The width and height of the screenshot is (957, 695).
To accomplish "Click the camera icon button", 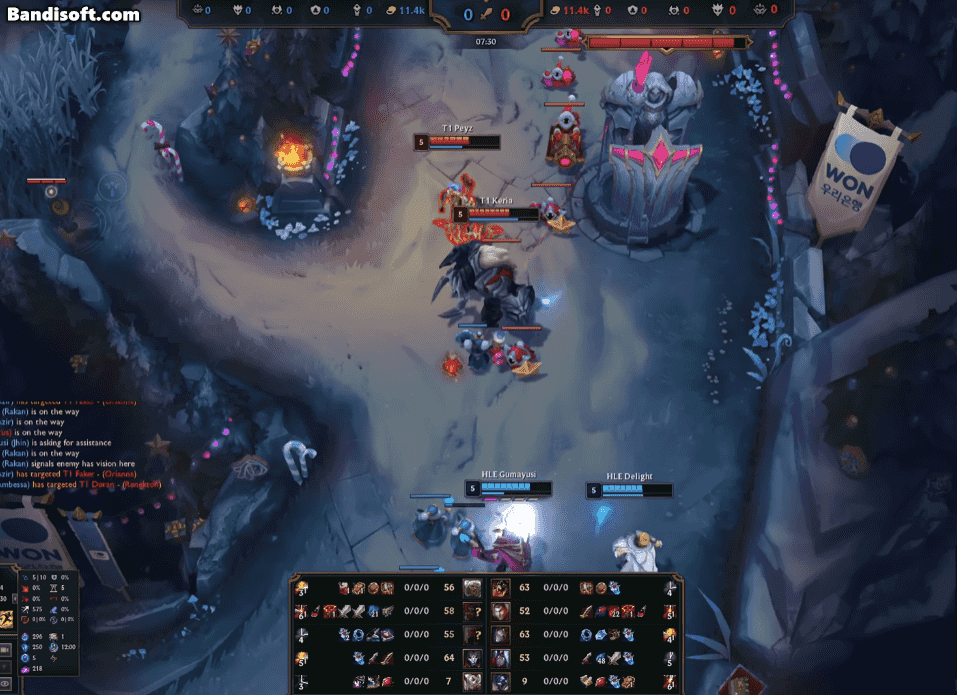I will pyautogui.click(x=5, y=650).
